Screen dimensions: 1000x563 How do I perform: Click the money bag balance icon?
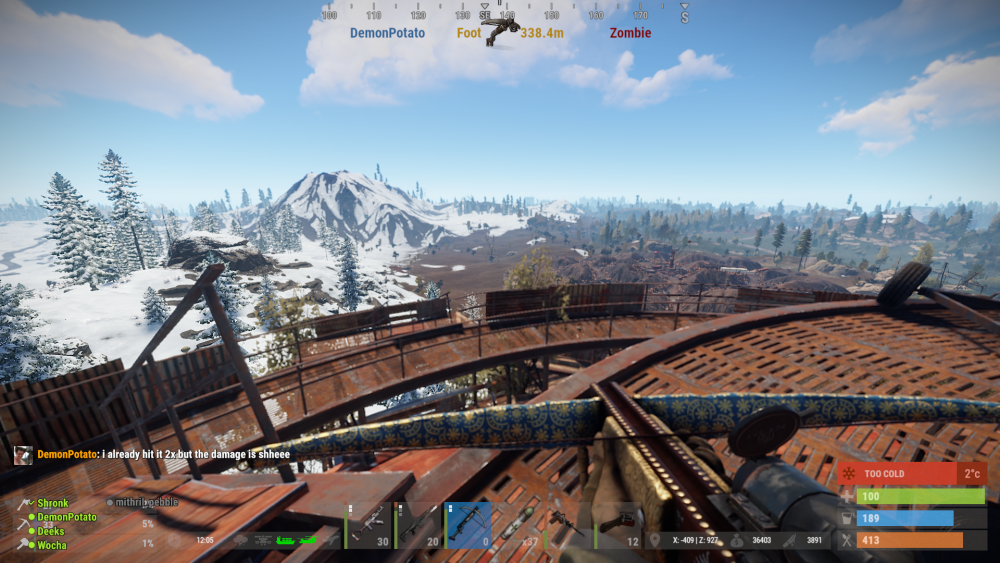tap(737, 540)
